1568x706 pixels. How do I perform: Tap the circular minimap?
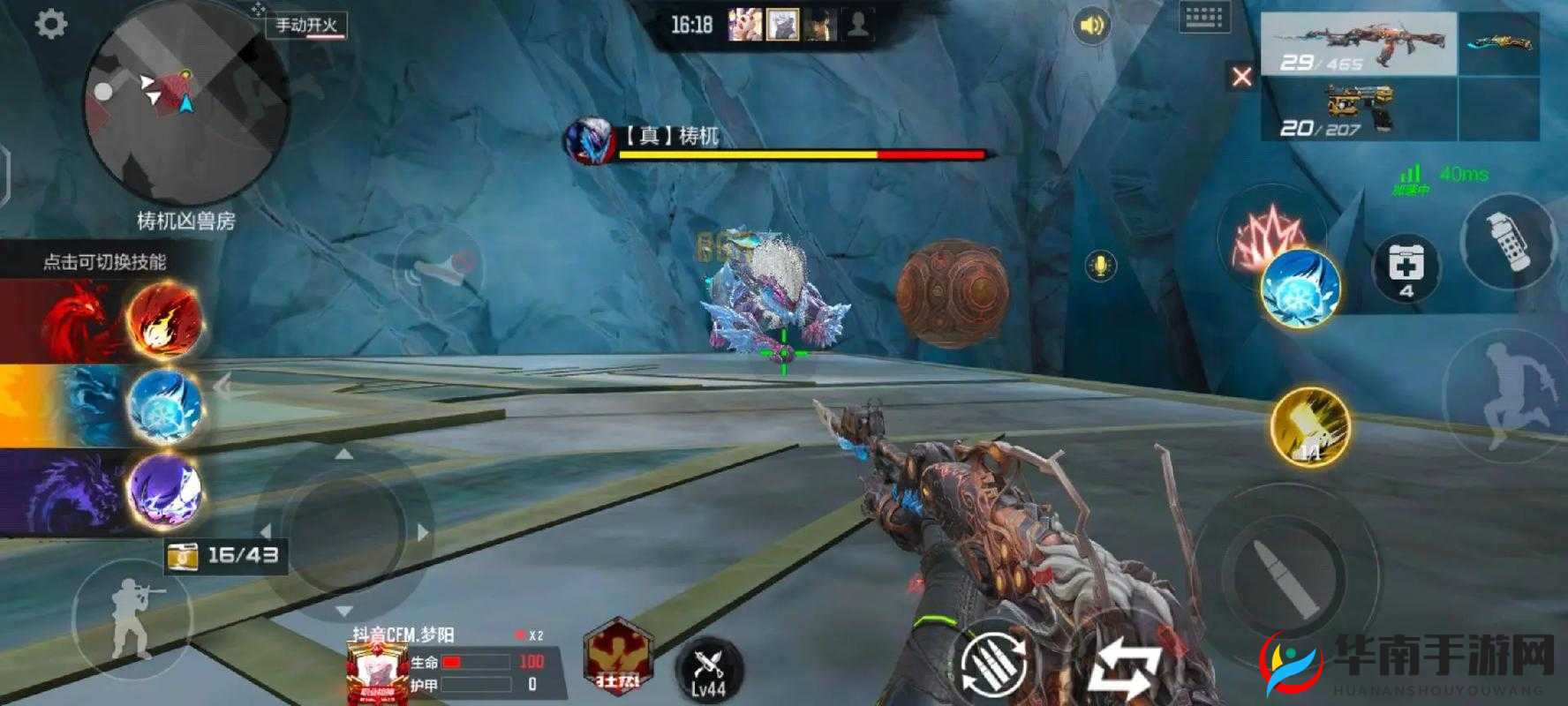(x=185, y=104)
